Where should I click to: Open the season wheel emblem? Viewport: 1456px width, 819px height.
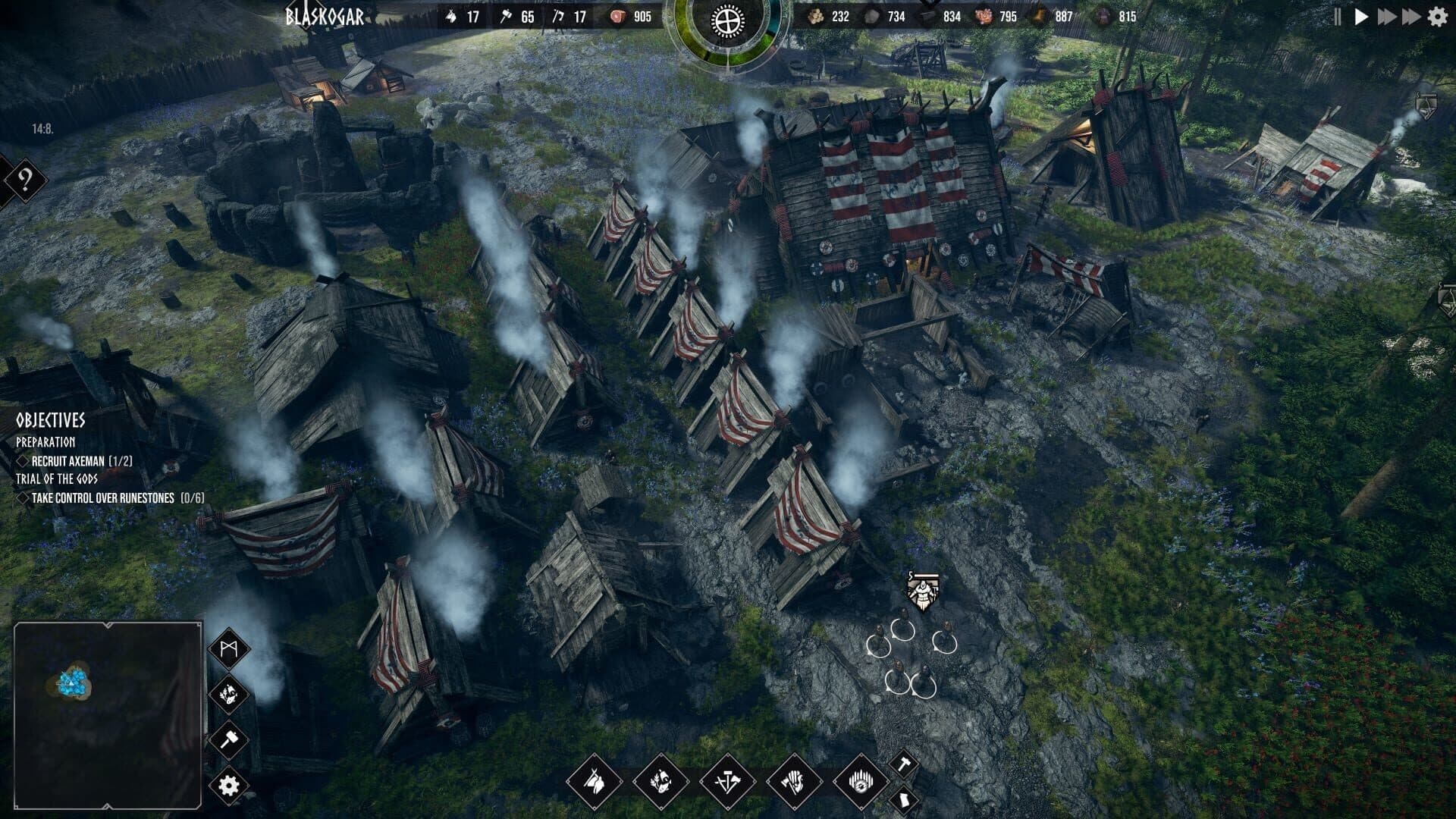pyautogui.click(x=726, y=20)
